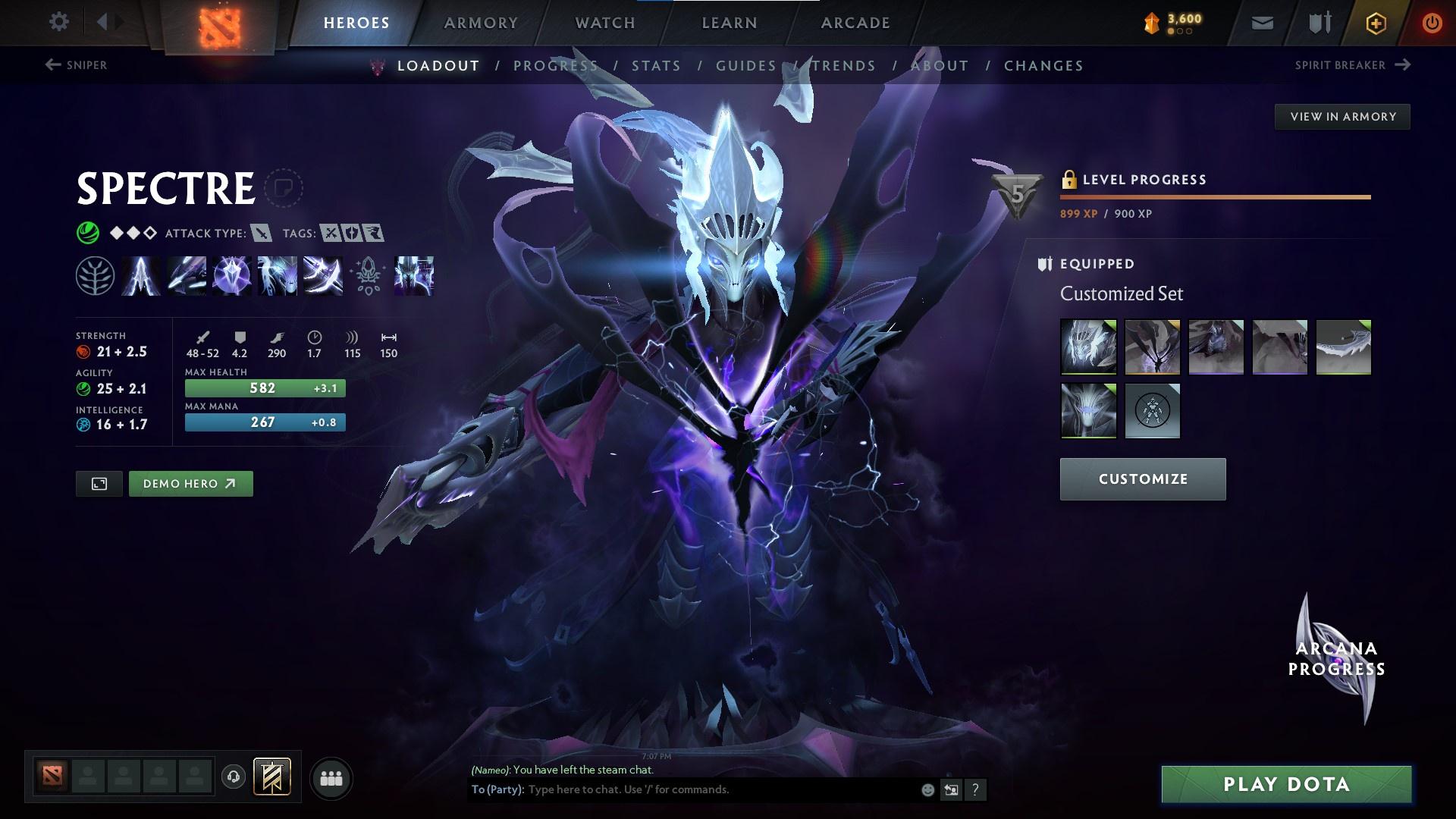This screenshot has height=819, width=1456.
Task: Click the CUSTOMIZE button
Action: tap(1142, 479)
